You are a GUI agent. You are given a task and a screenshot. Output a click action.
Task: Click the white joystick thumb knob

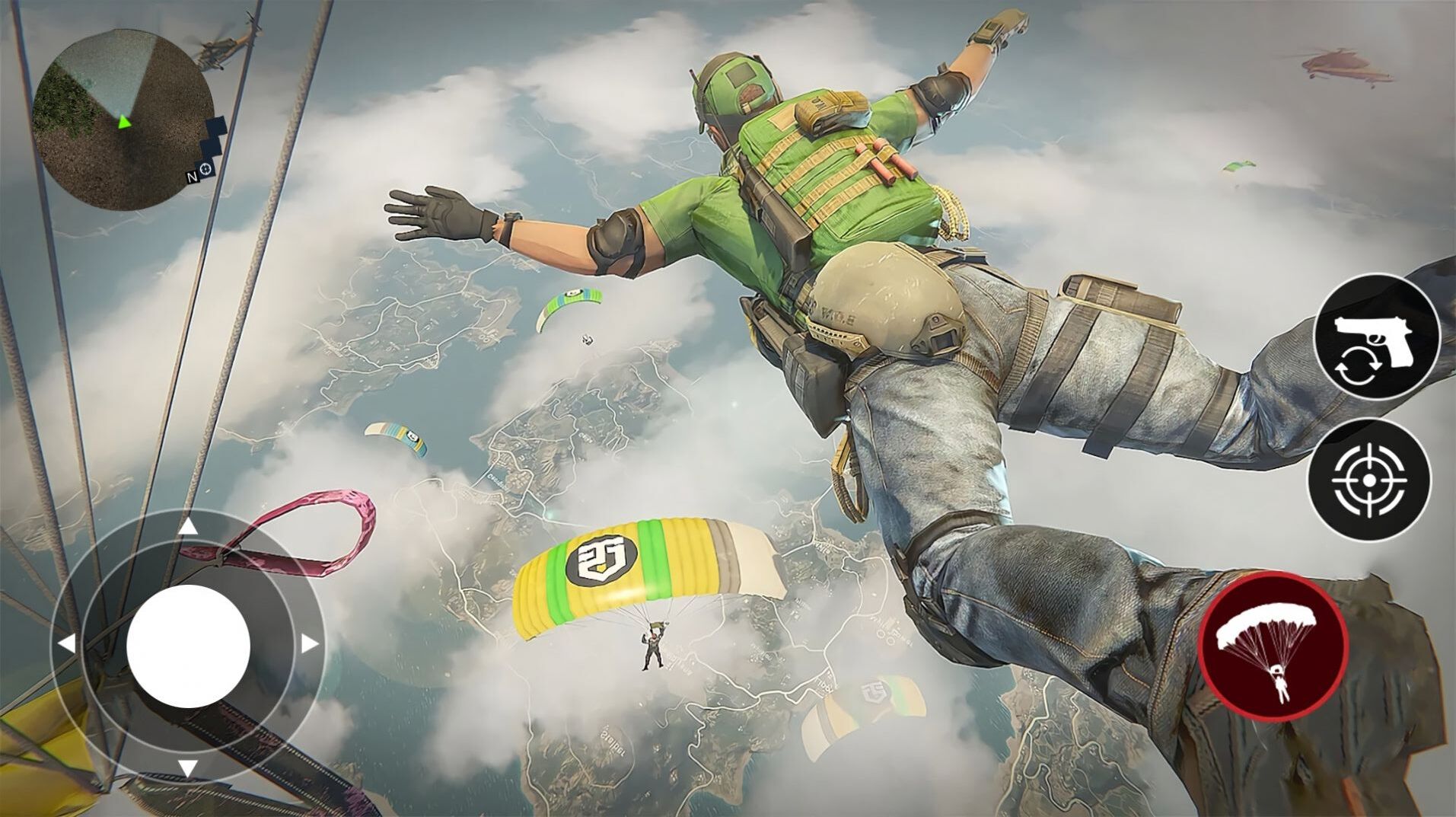tap(188, 646)
